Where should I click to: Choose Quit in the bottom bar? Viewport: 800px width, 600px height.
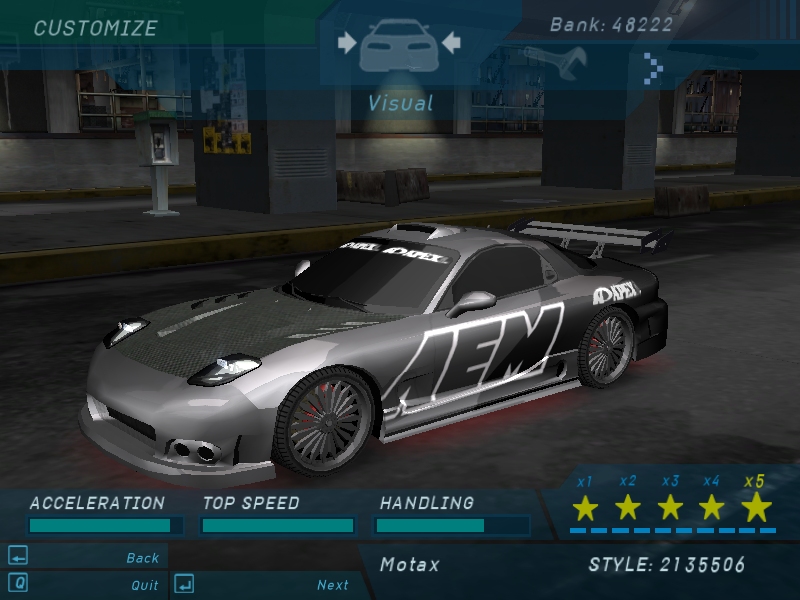click(145, 585)
